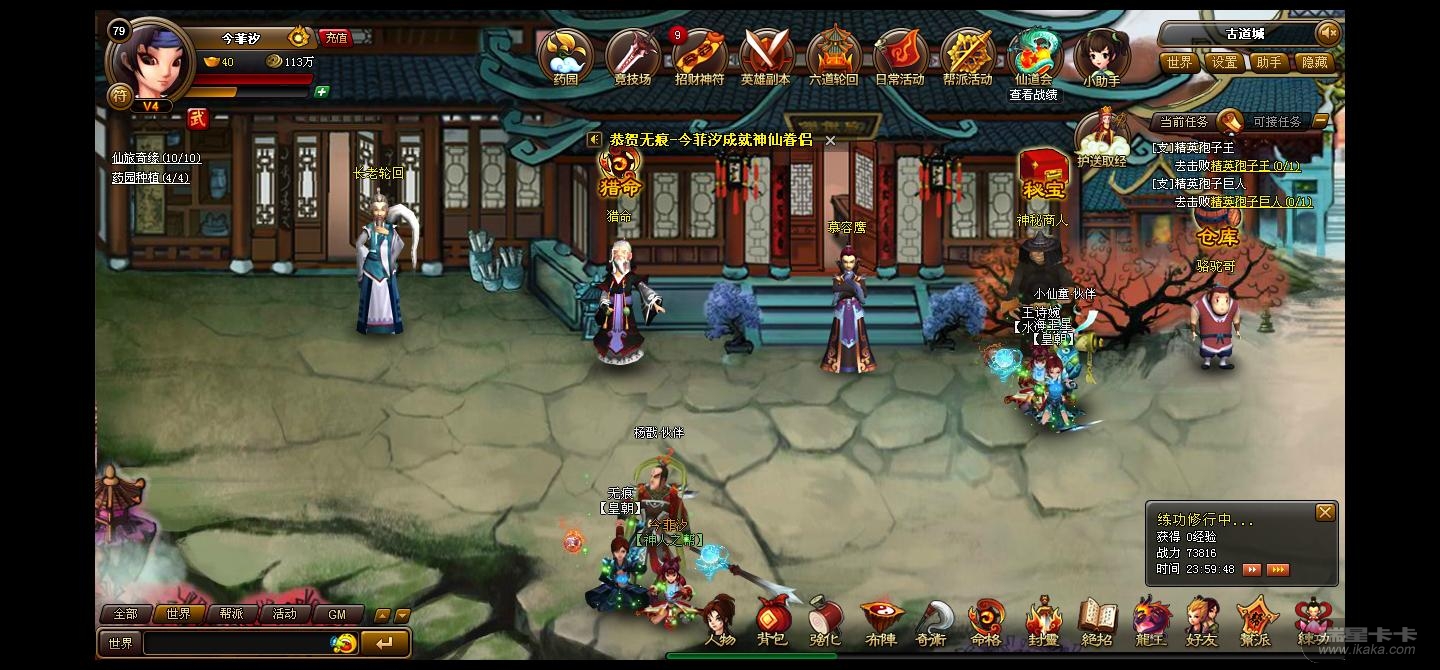Click the 隐藏 hide button
Viewport: 1440px width, 670px height.
coord(1315,62)
